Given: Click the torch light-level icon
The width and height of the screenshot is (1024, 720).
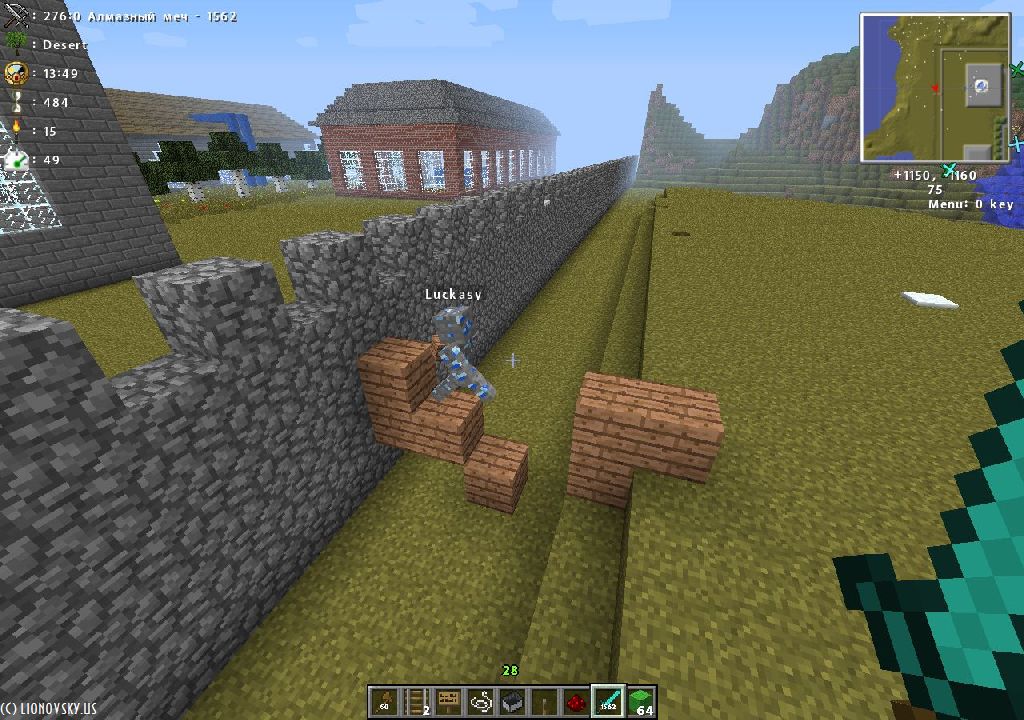Looking at the screenshot, I should (x=16, y=130).
